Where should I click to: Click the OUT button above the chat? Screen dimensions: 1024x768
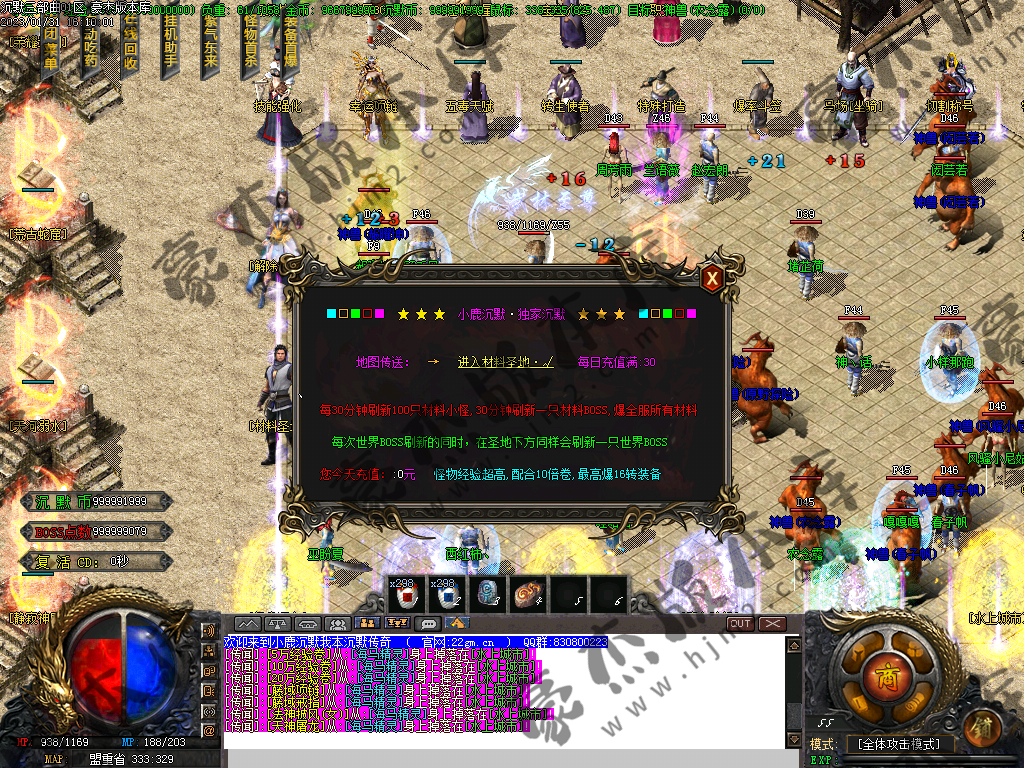point(740,623)
